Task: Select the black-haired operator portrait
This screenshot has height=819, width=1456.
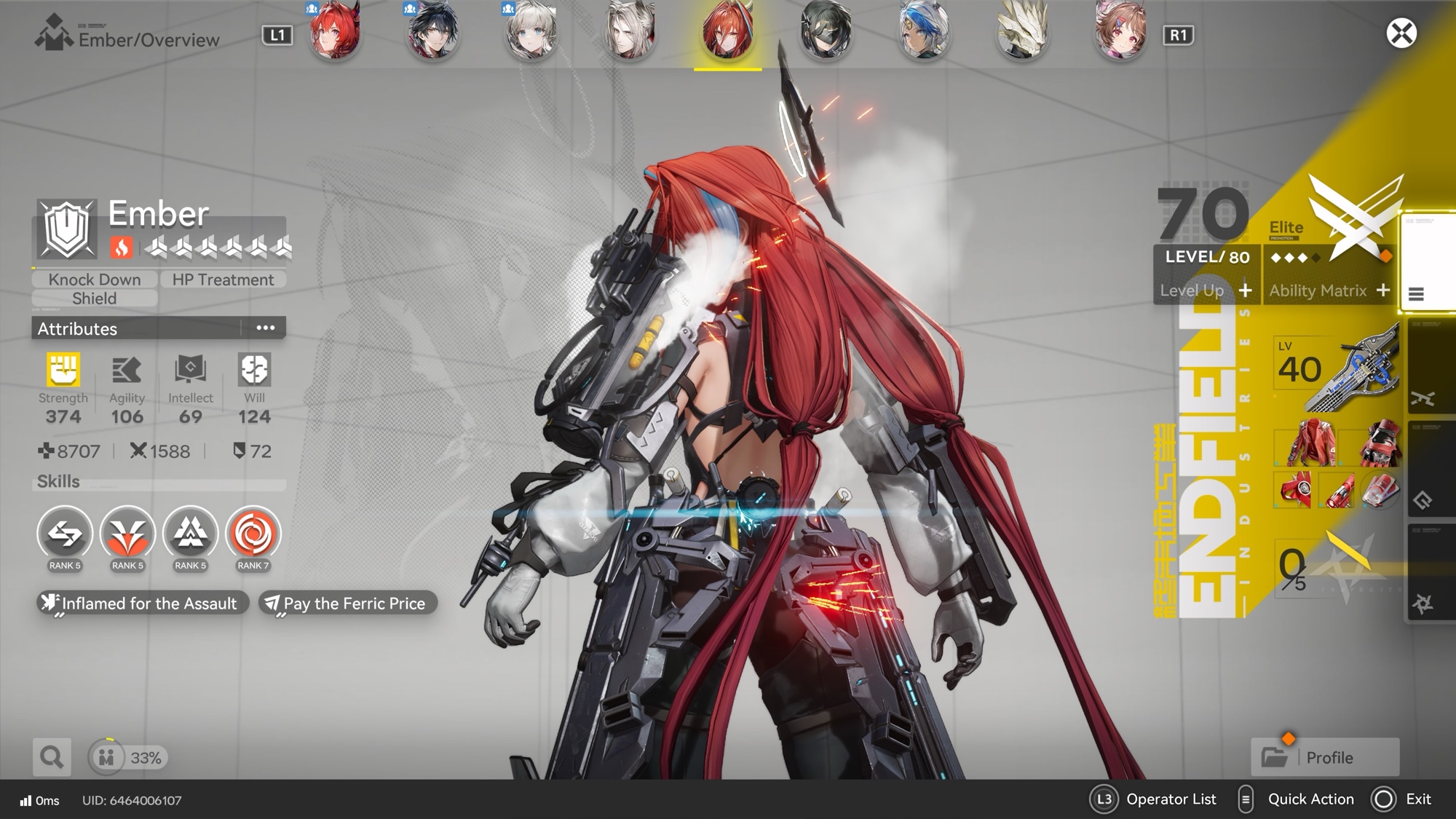Action: [433, 31]
